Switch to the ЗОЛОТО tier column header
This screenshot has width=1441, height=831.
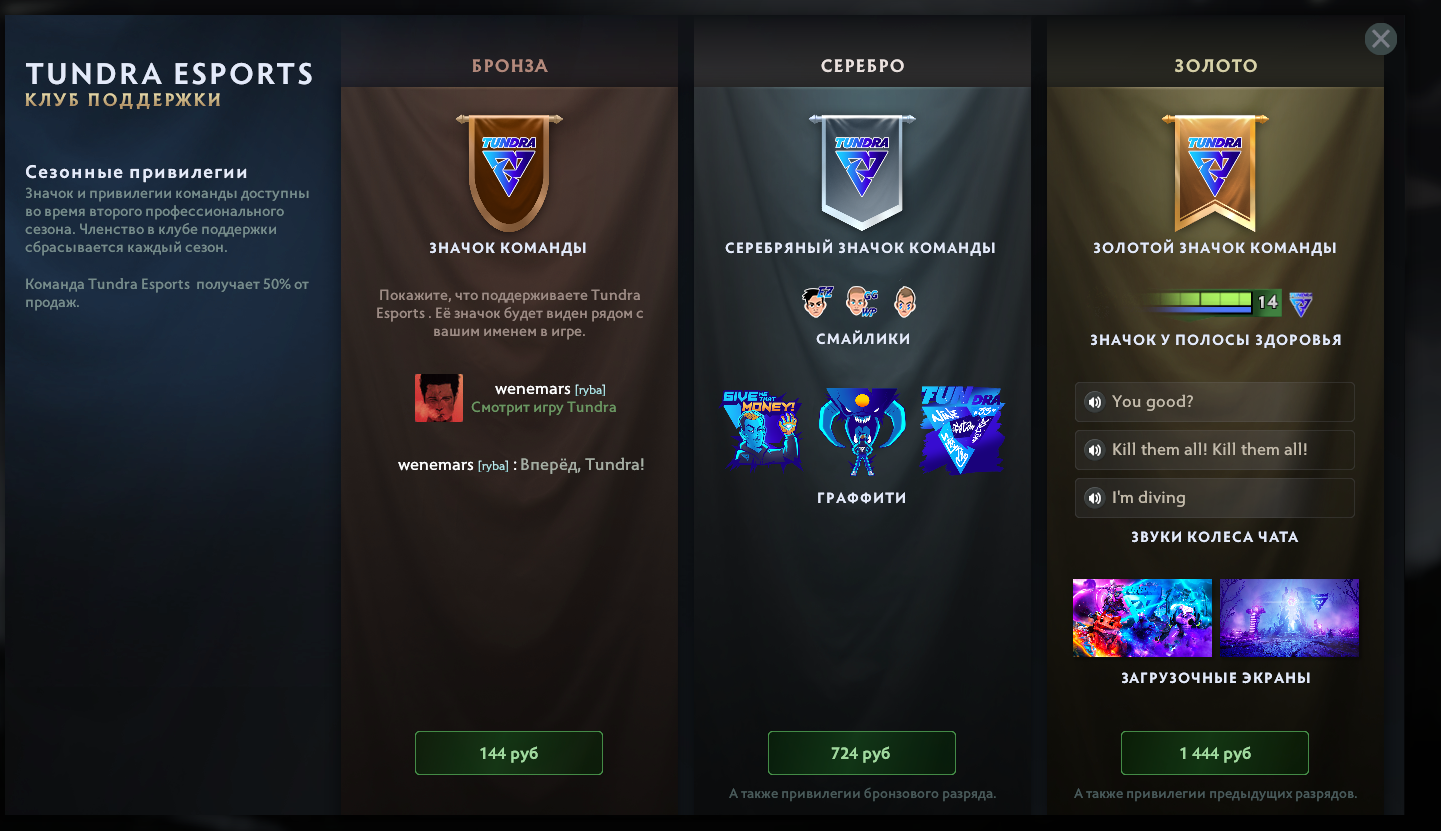pos(1214,66)
